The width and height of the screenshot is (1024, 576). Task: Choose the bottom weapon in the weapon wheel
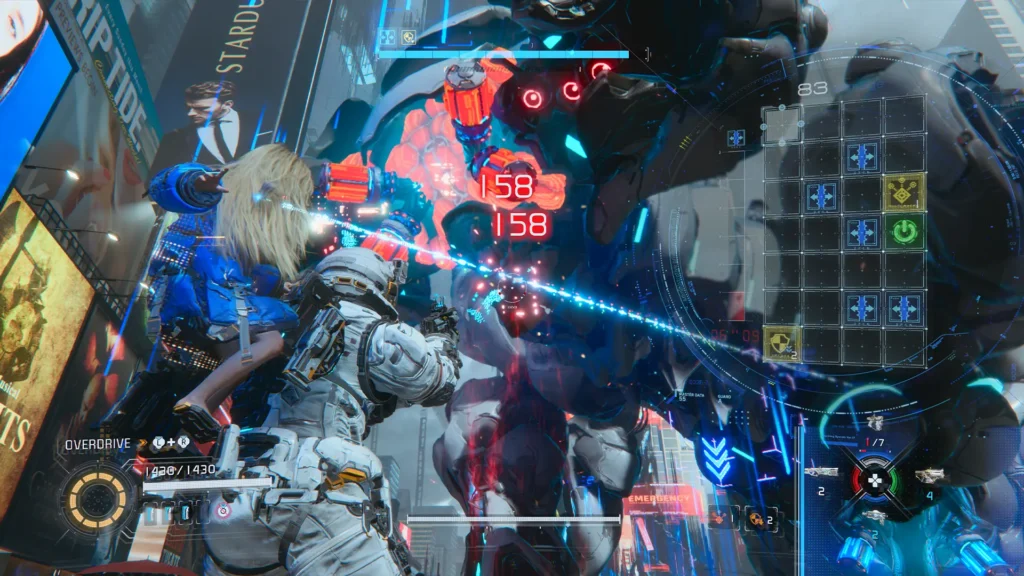(876, 516)
